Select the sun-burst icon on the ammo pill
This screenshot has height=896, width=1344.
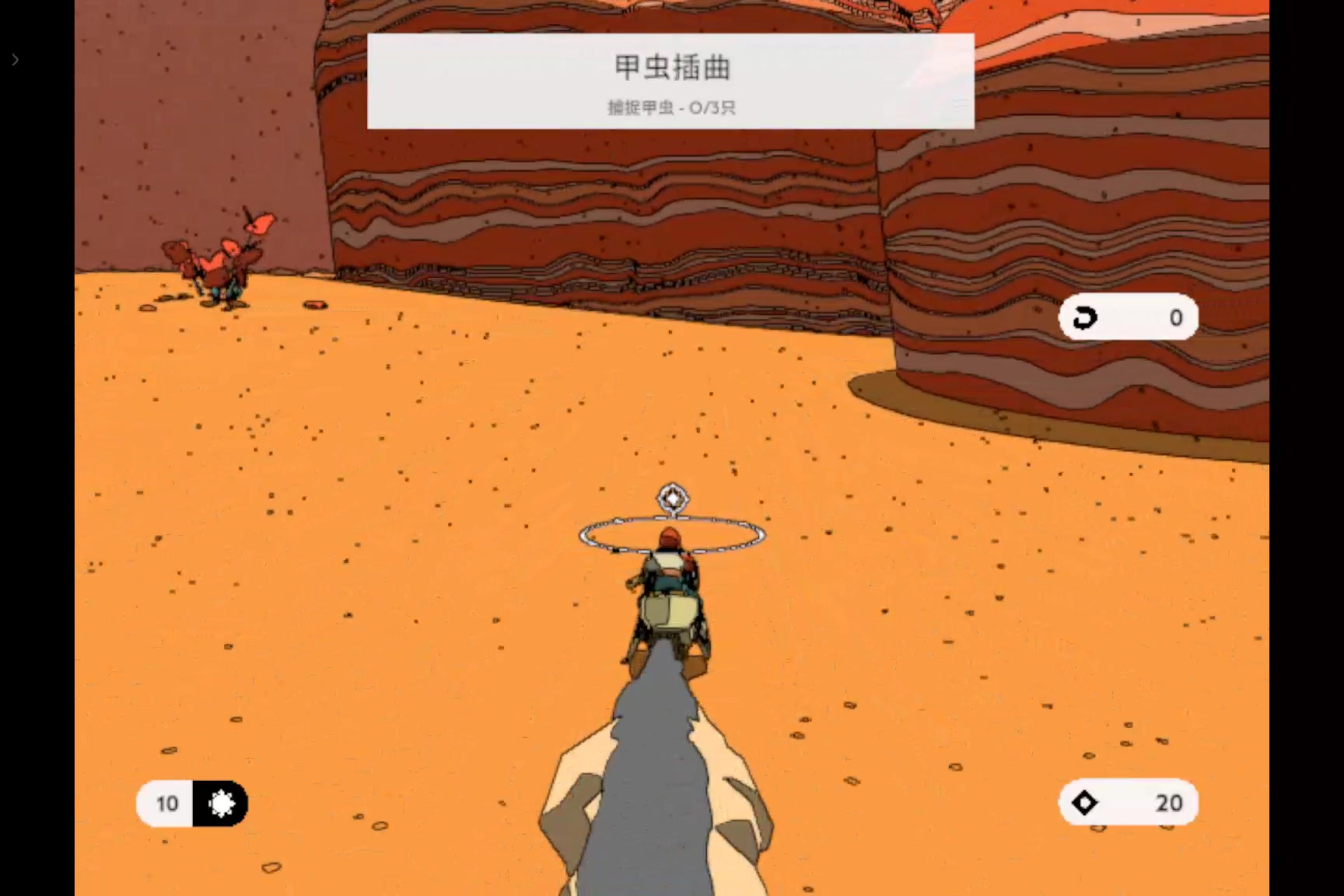click(x=220, y=803)
